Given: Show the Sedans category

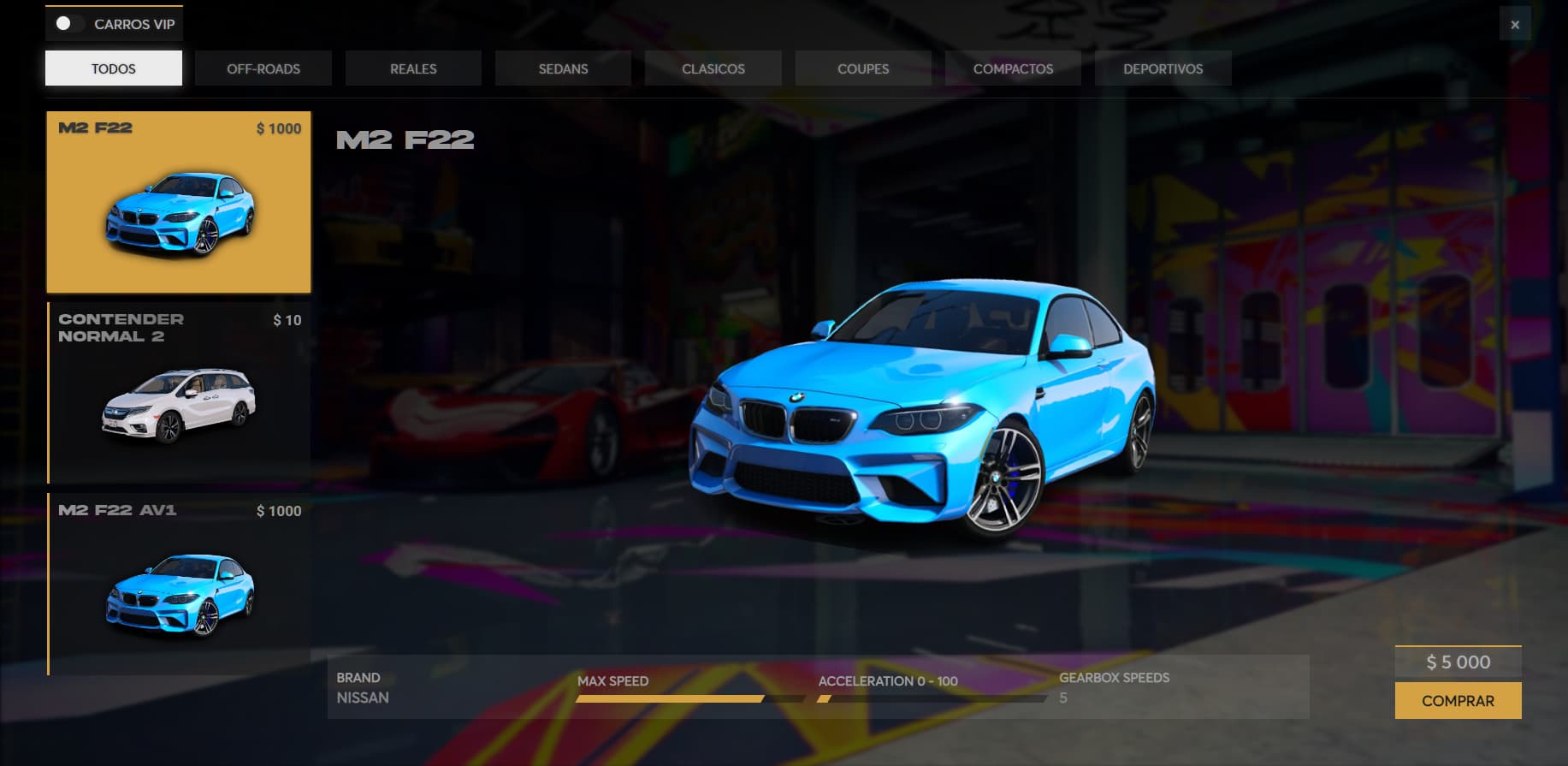Looking at the screenshot, I should tap(563, 68).
